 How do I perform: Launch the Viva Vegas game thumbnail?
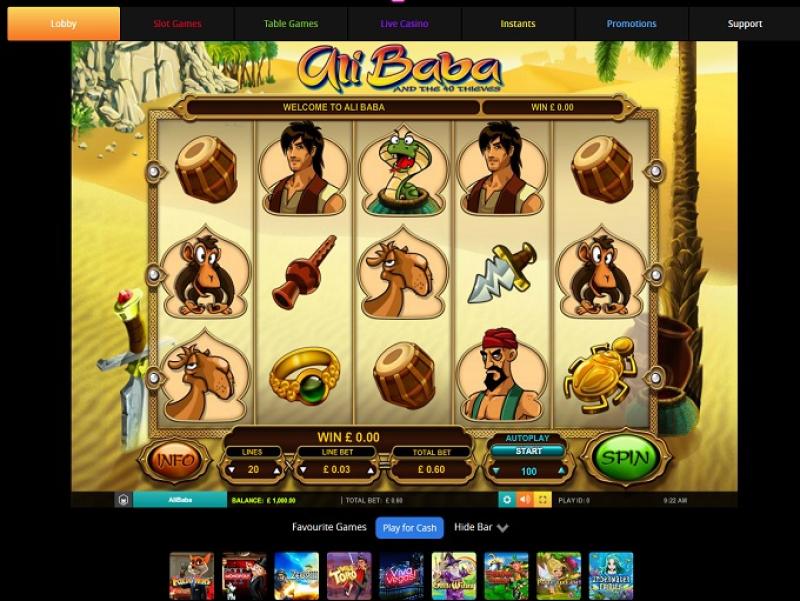click(x=401, y=575)
